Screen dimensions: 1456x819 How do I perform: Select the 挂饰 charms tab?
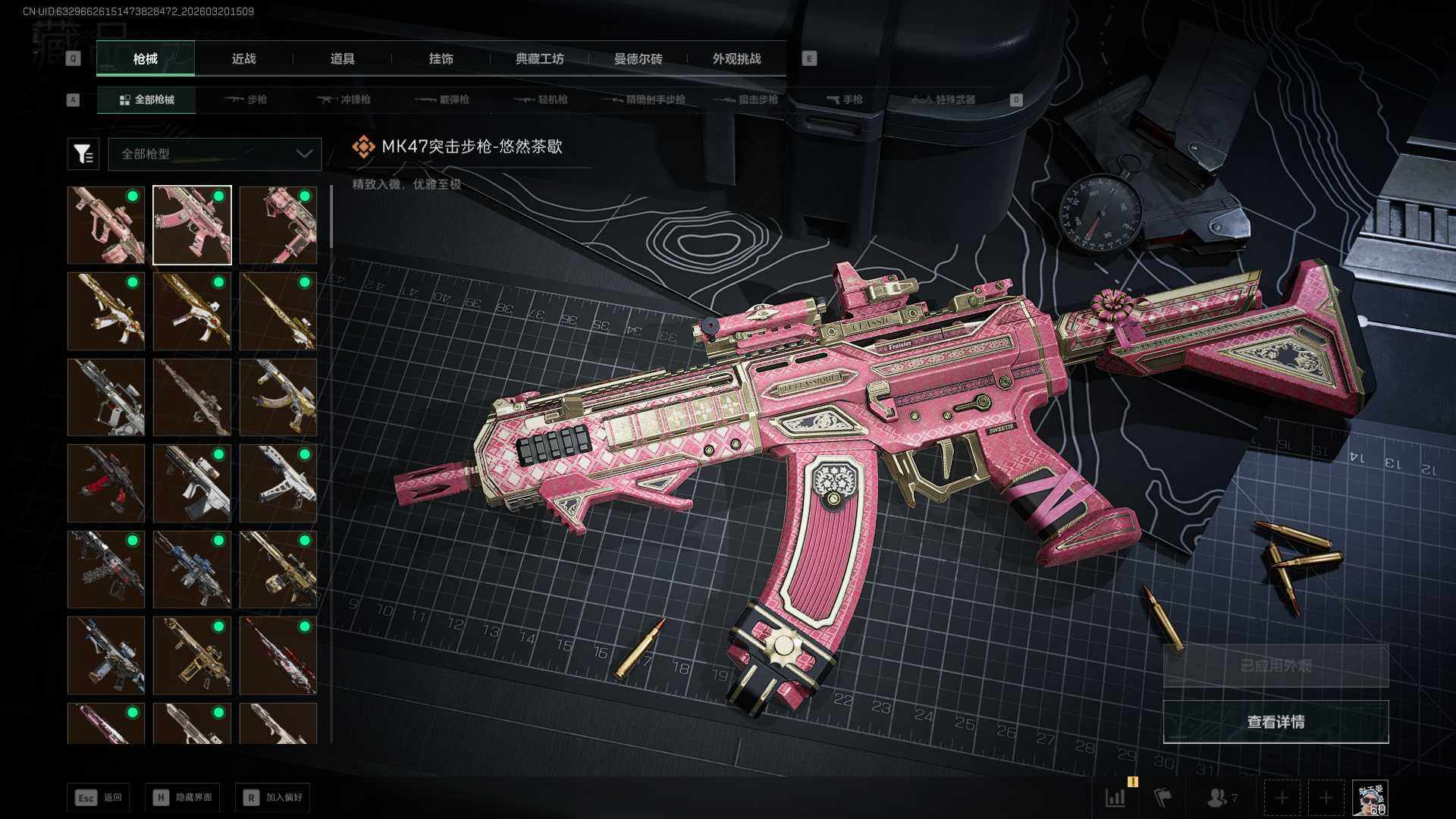coord(441,58)
